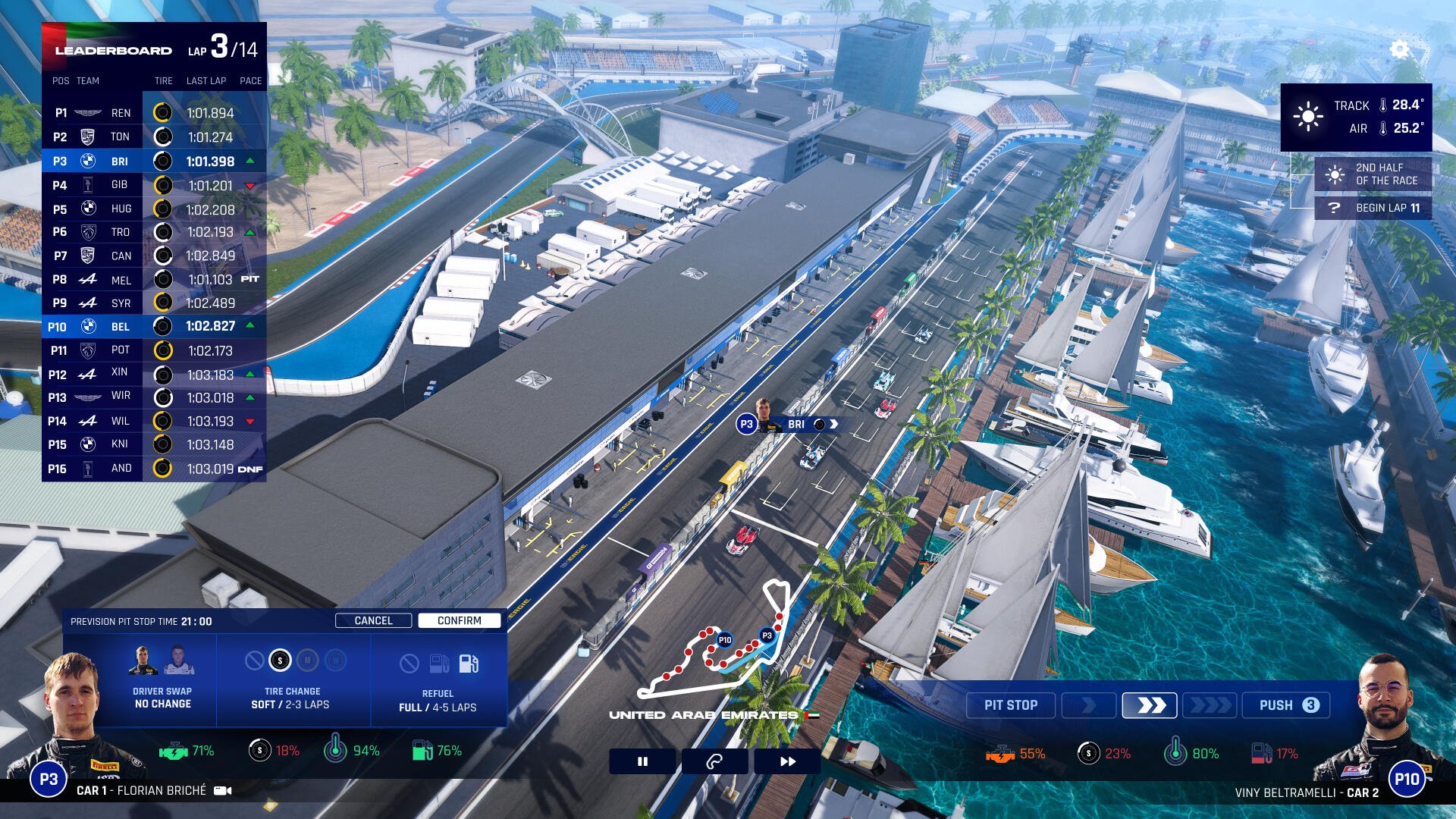The height and width of the screenshot is (819, 1456).
Task: Select the soft tire compound
Action: (x=280, y=661)
